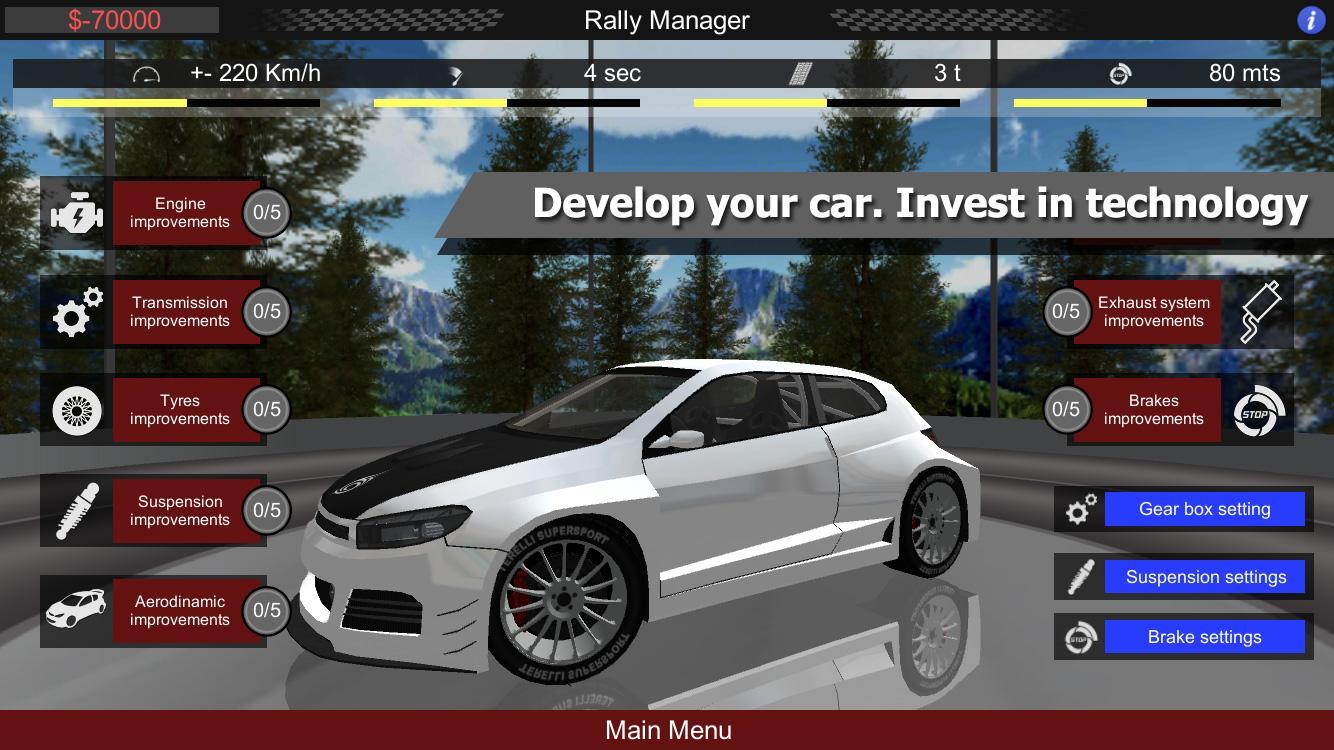Screen dimensions: 1334x750
Task: Click the shock icon beside Suspension settings
Action: [1077, 576]
